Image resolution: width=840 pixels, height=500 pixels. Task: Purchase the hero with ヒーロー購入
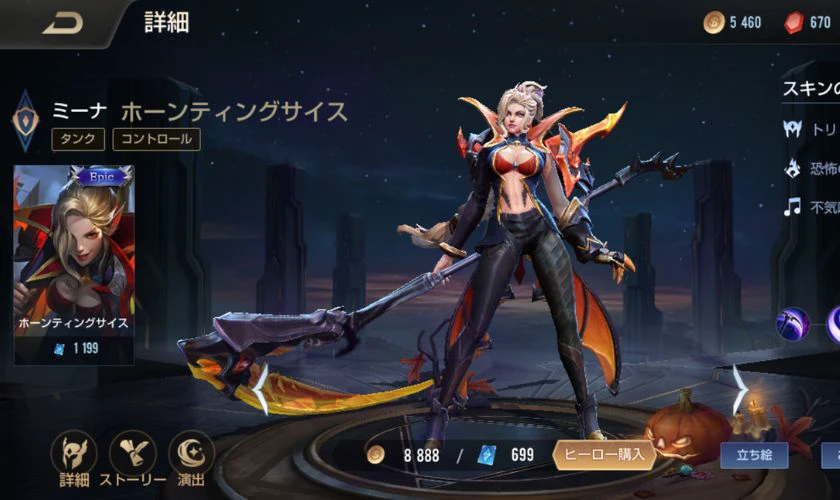(606, 454)
